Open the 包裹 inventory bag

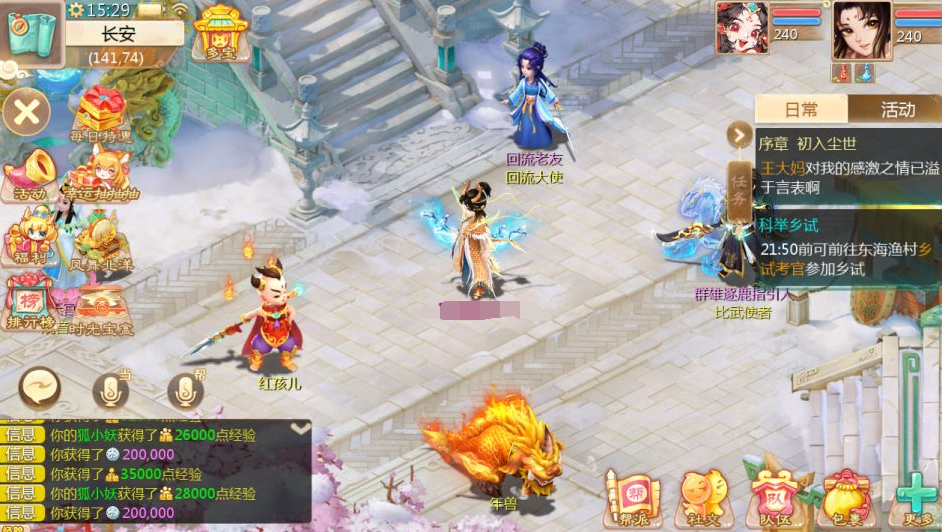pos(845,496)
